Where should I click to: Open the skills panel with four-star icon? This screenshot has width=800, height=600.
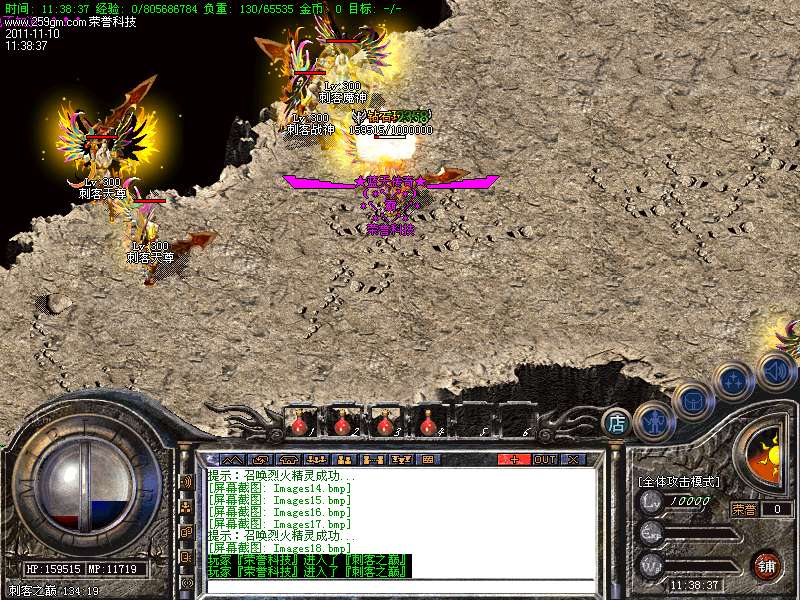(735, 380)
